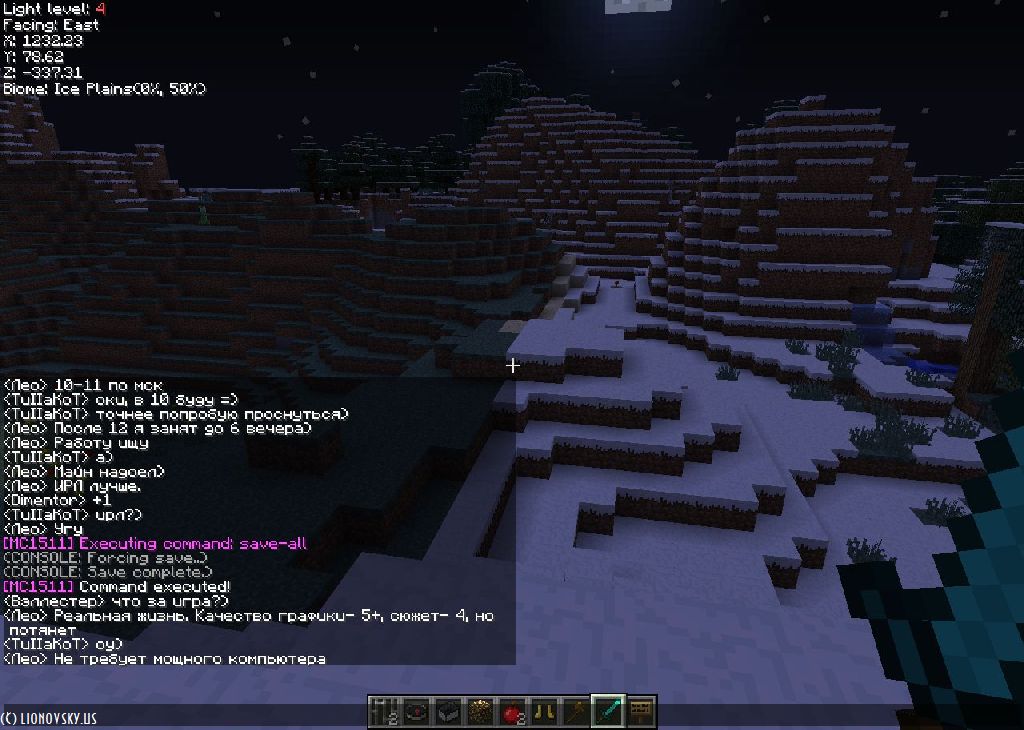Select the diamond sword hotbar slot

[x=608, y=711]
